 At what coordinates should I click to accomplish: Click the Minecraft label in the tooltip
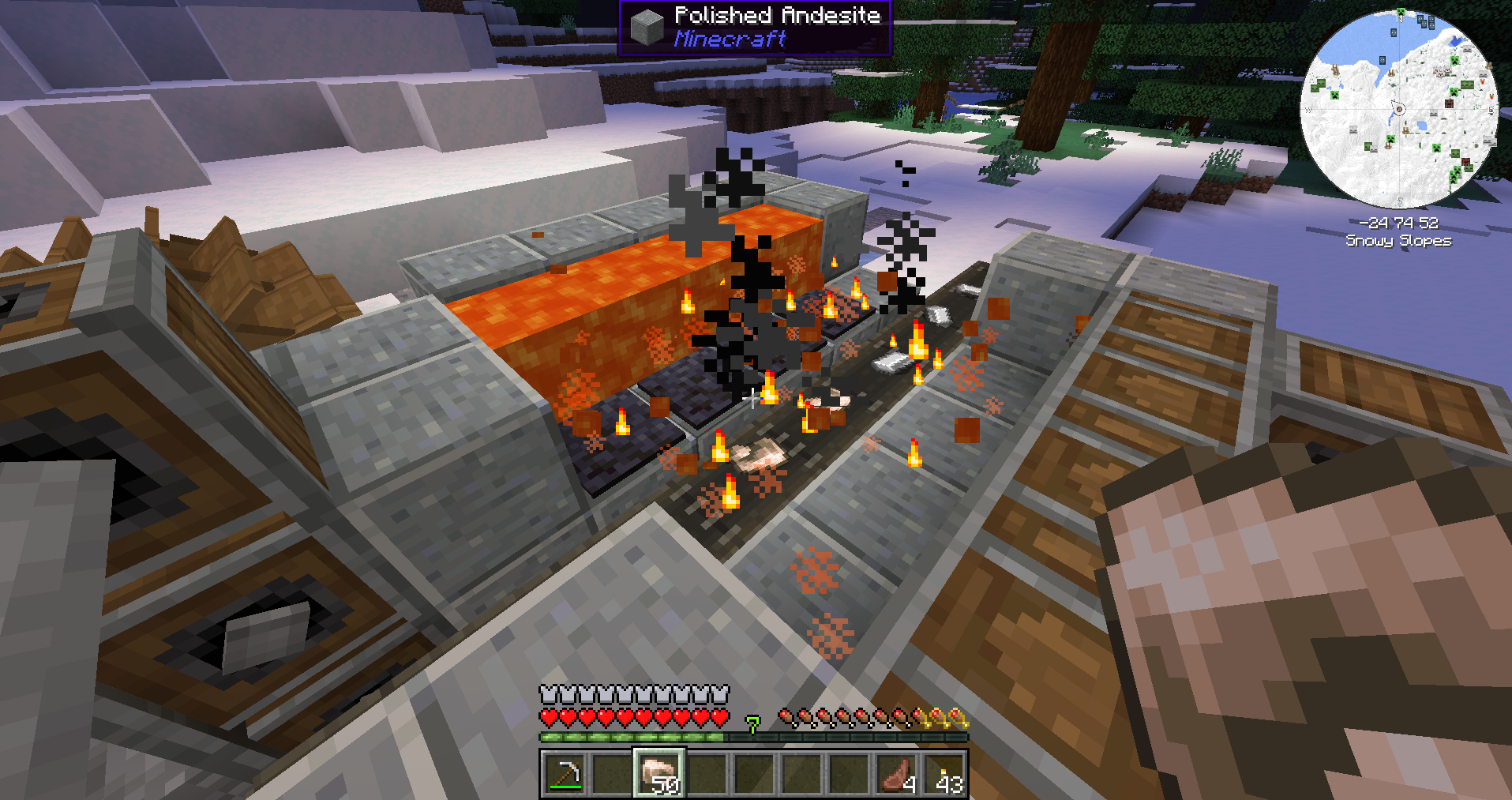(730, 37)
